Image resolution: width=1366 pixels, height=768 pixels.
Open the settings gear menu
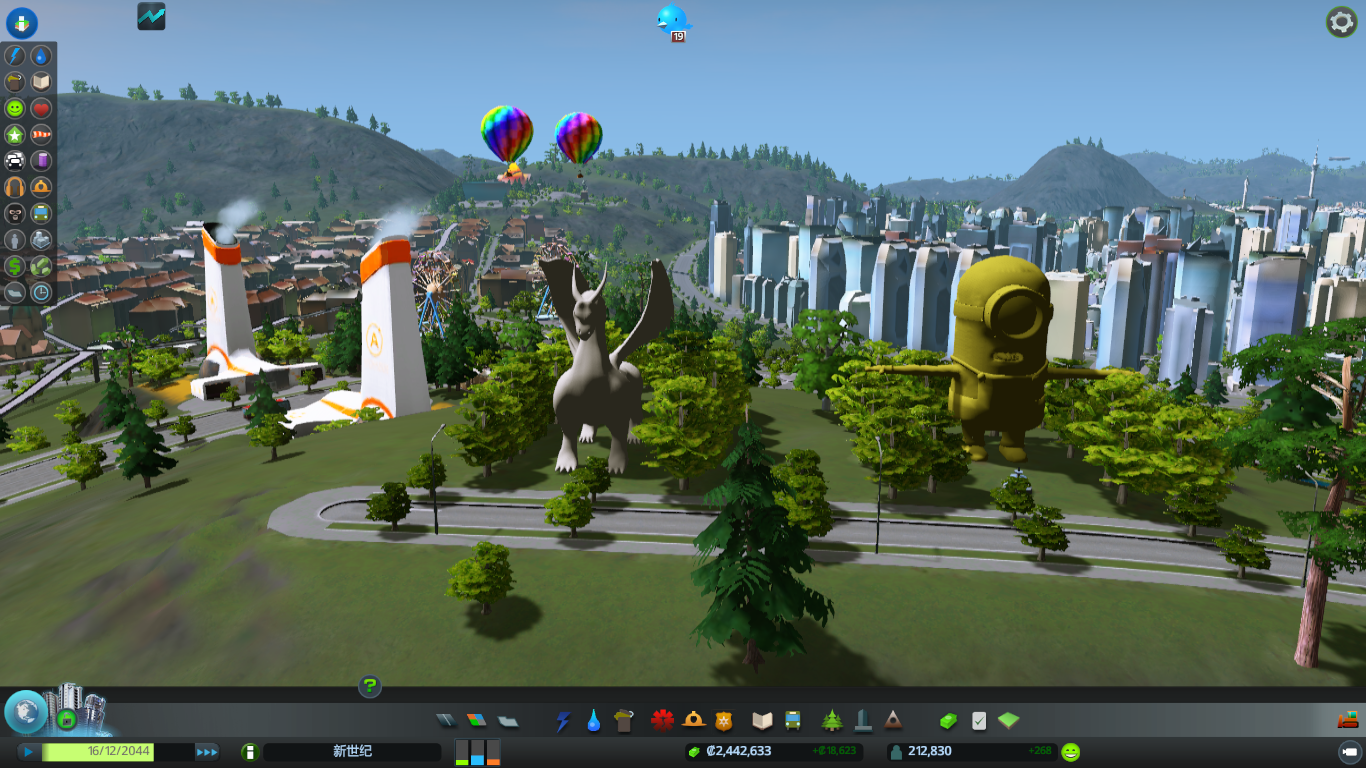coord(1341,21)
